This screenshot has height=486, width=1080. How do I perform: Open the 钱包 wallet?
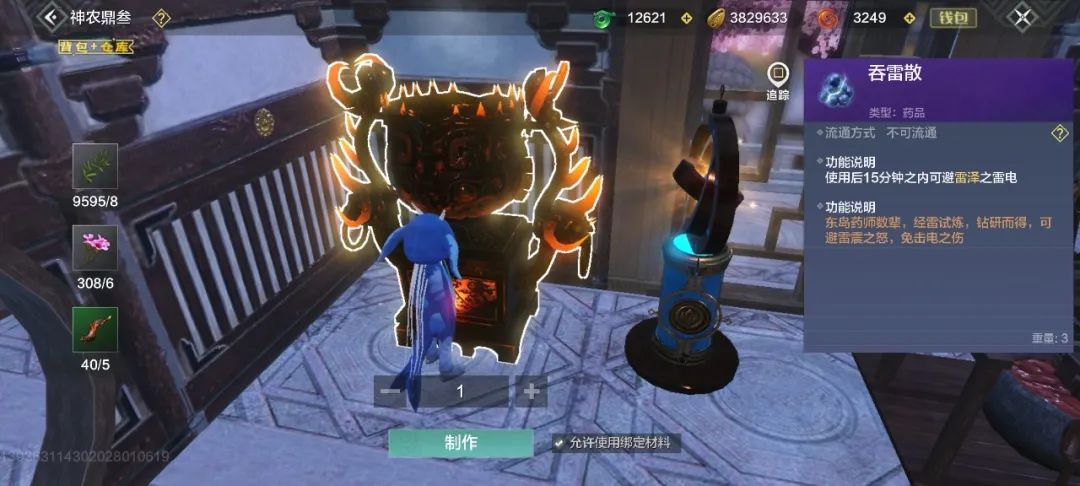tap(952, 18)
